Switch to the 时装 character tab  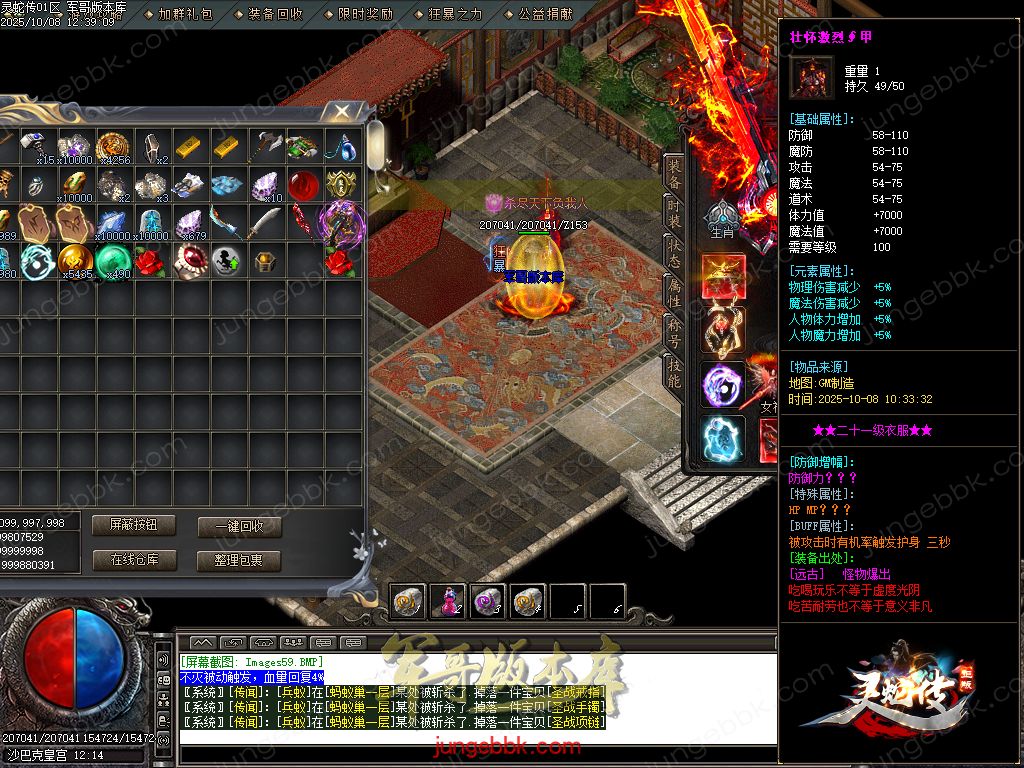point(676,213)
